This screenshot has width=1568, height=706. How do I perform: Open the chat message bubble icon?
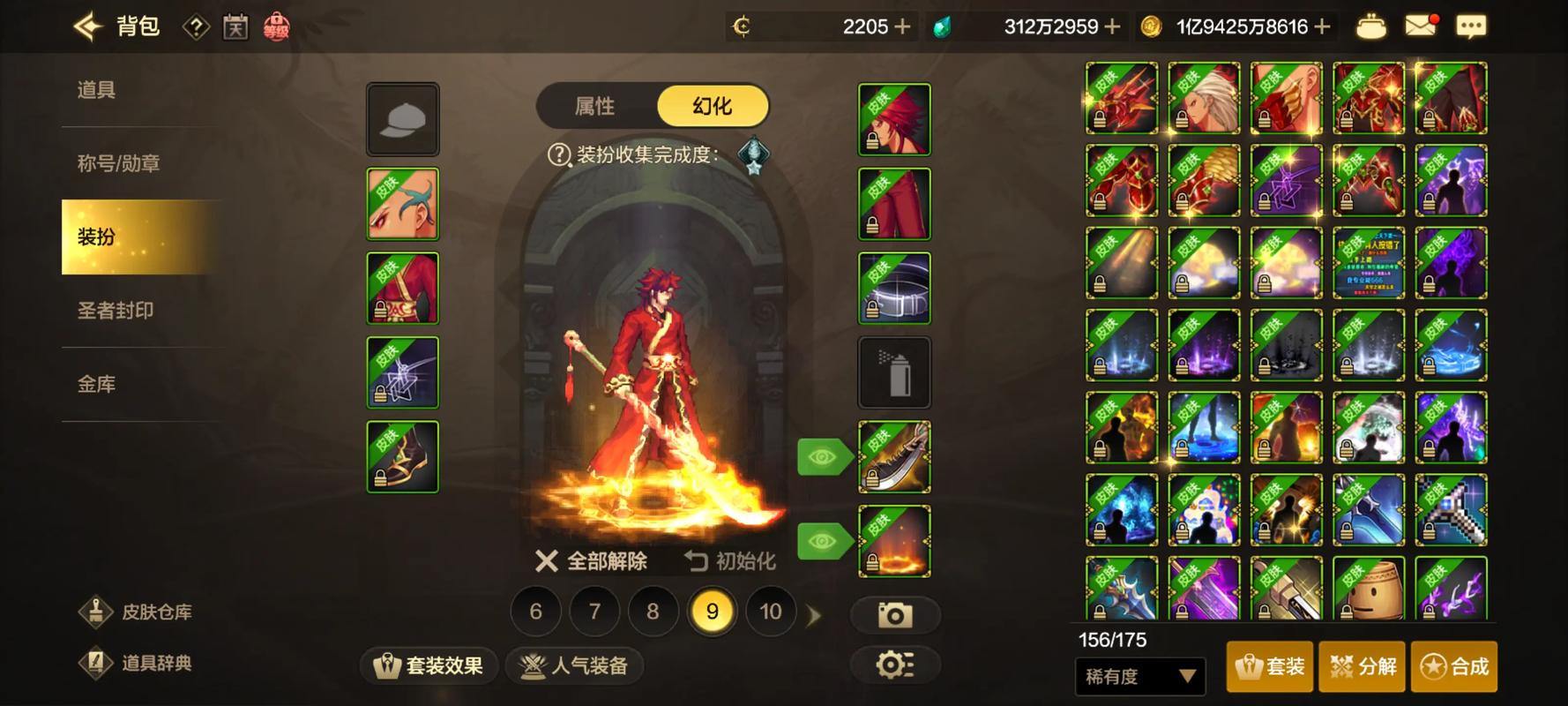click(x=1471, y=26)
